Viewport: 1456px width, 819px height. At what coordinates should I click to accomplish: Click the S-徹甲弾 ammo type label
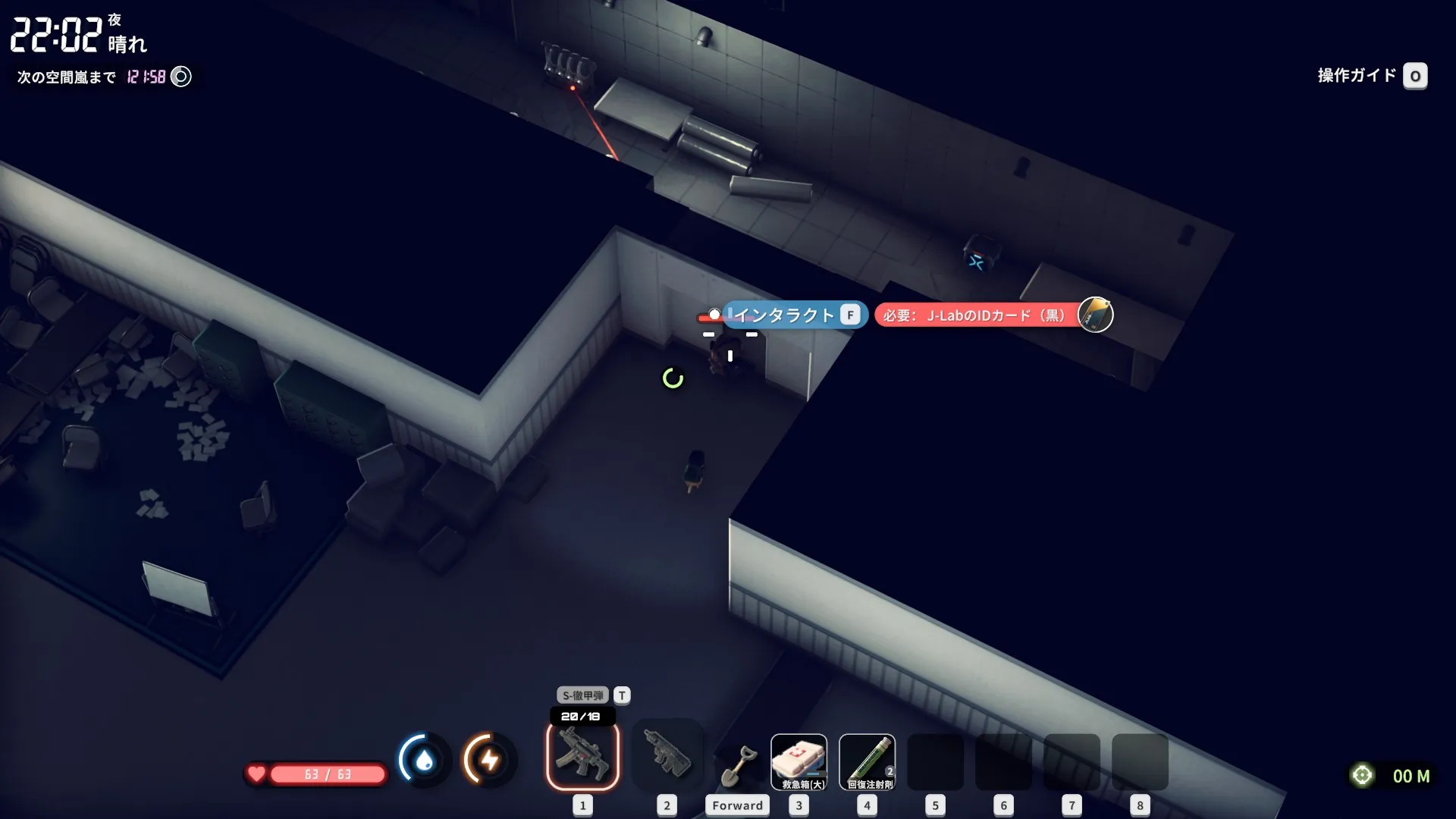coord(582,695)
